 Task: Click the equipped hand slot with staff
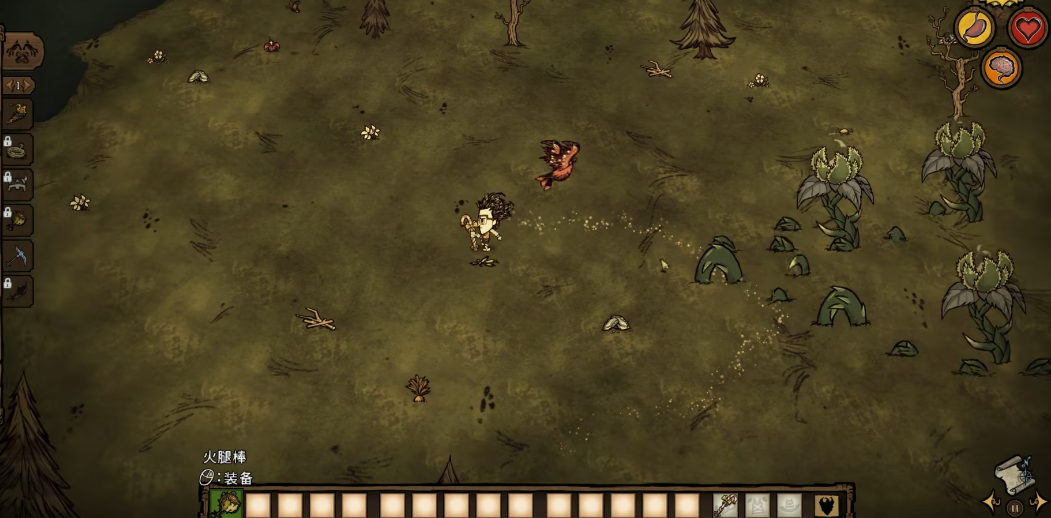pyautogui.click(x=725, y=505)
